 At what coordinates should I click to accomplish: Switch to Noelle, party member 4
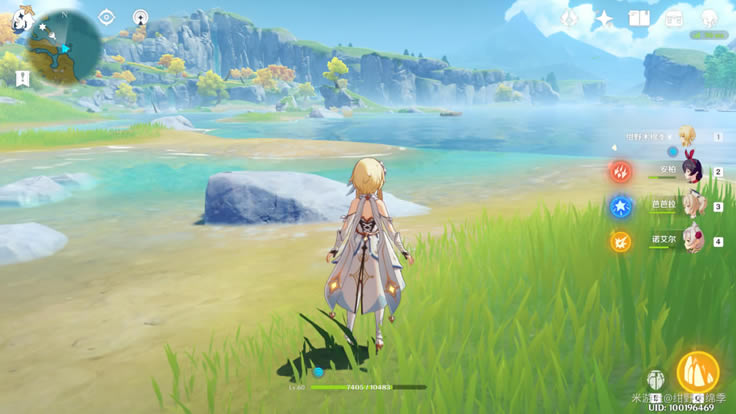692,240
